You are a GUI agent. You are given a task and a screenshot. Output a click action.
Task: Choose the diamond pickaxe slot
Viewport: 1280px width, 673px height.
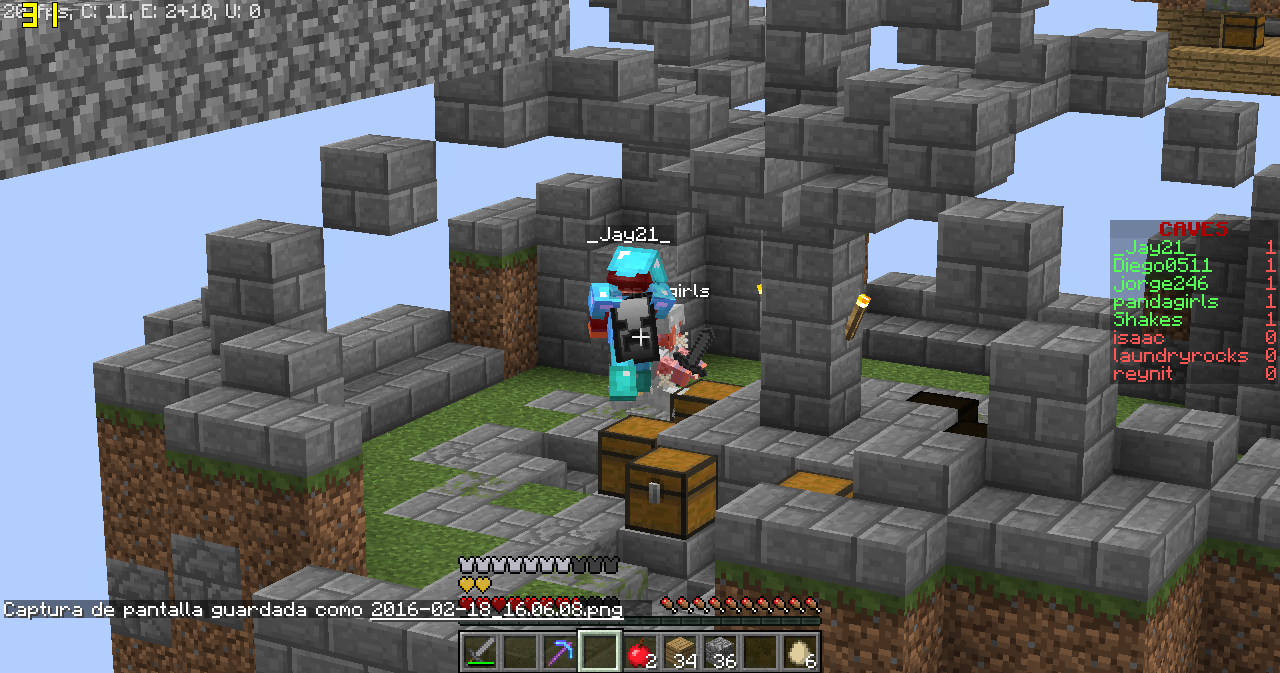(560, 652)
